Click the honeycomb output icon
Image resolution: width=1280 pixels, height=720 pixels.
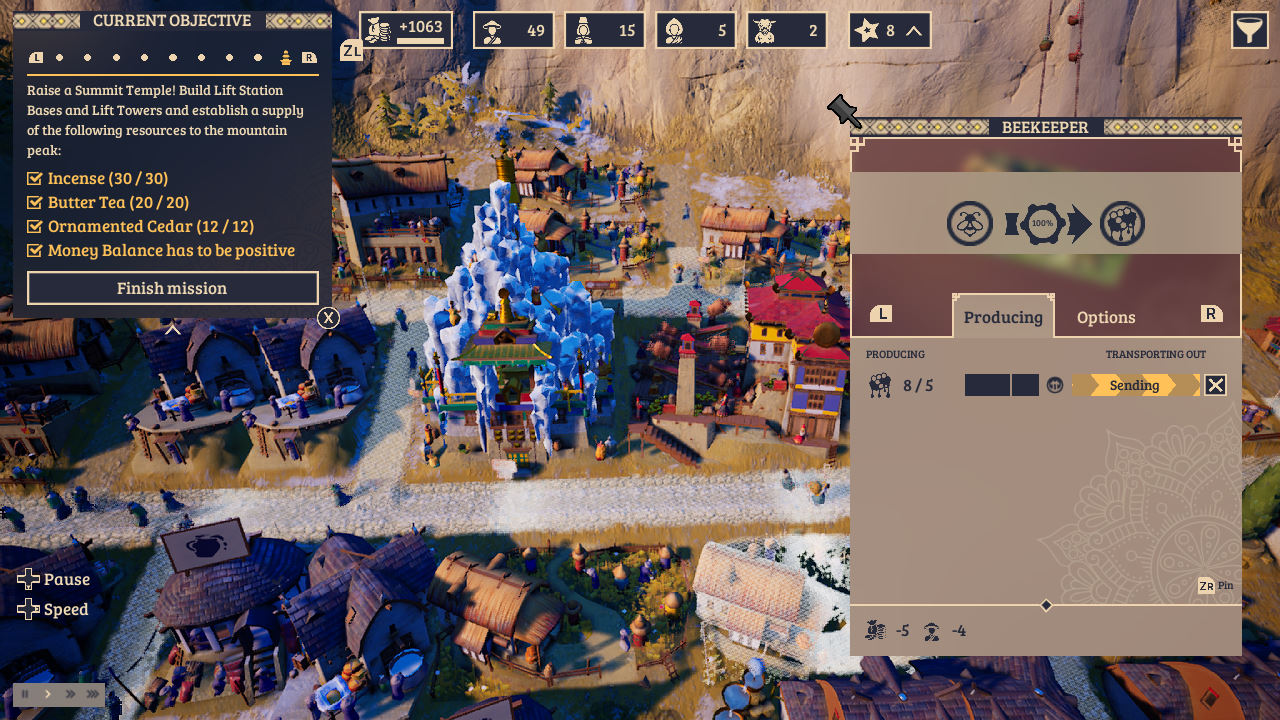tap(1122, 223)
